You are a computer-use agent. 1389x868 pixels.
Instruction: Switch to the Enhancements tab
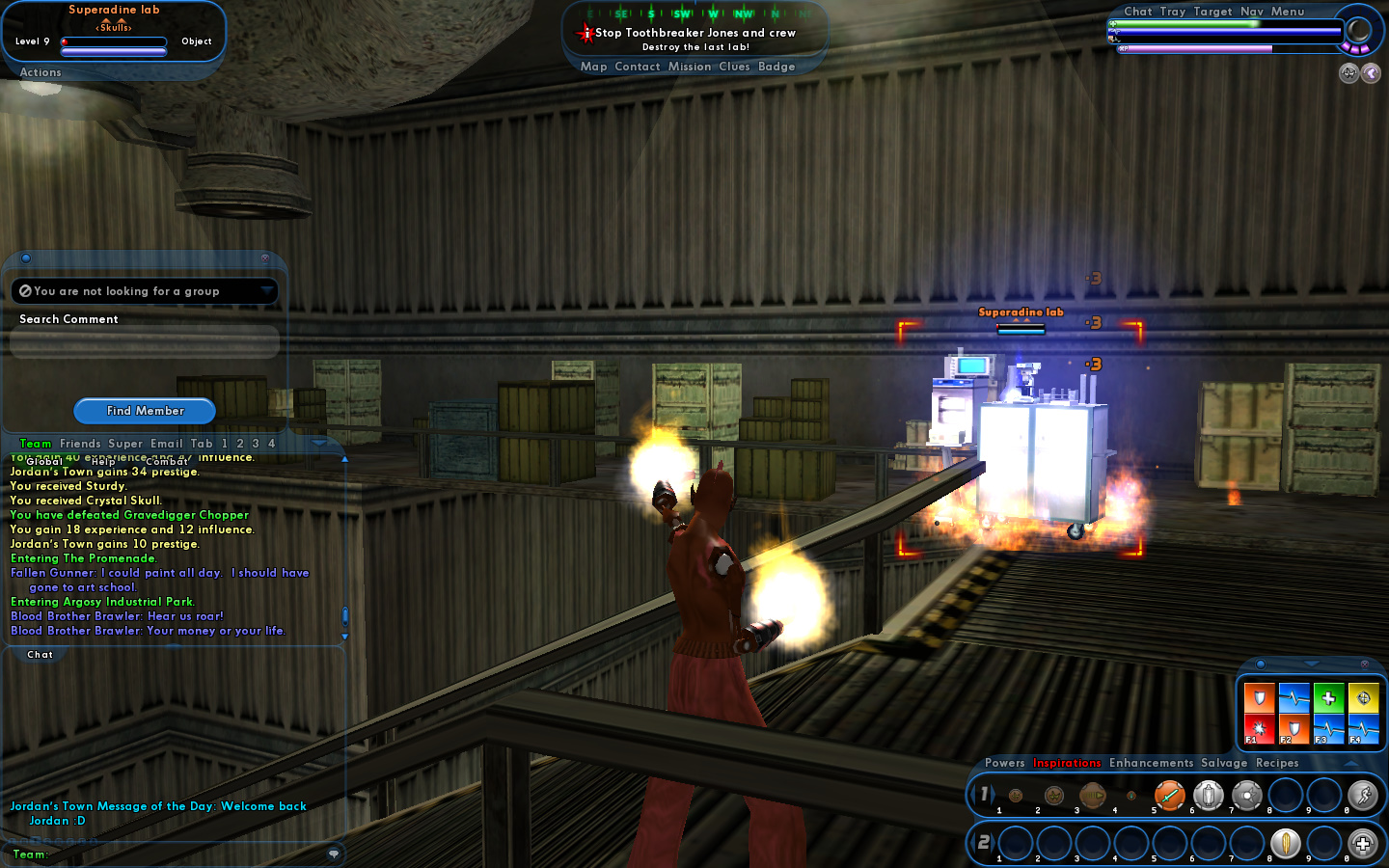1151,763
